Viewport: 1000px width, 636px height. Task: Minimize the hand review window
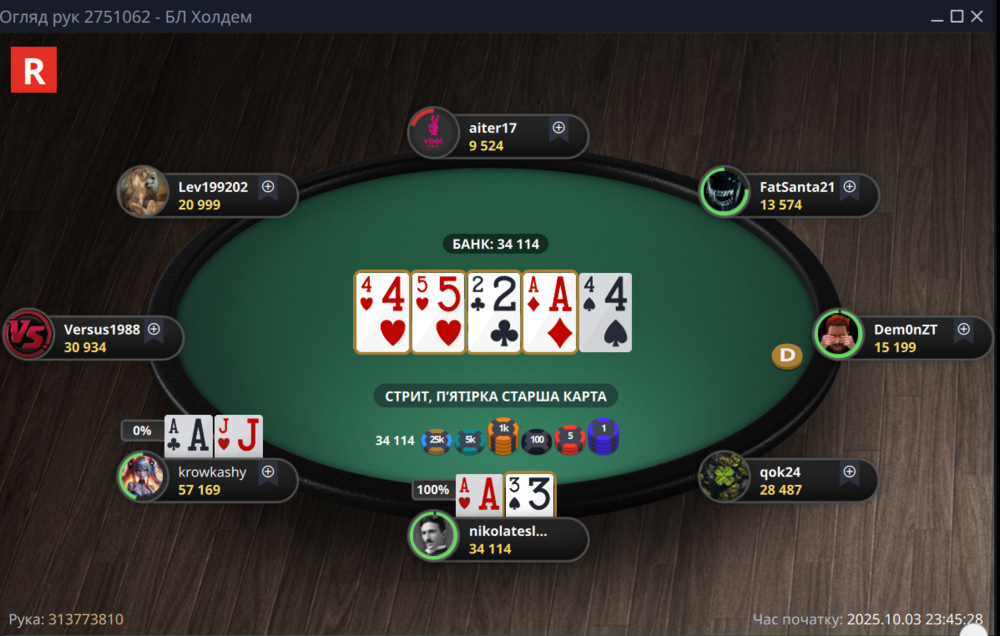[x=937, y=16]
